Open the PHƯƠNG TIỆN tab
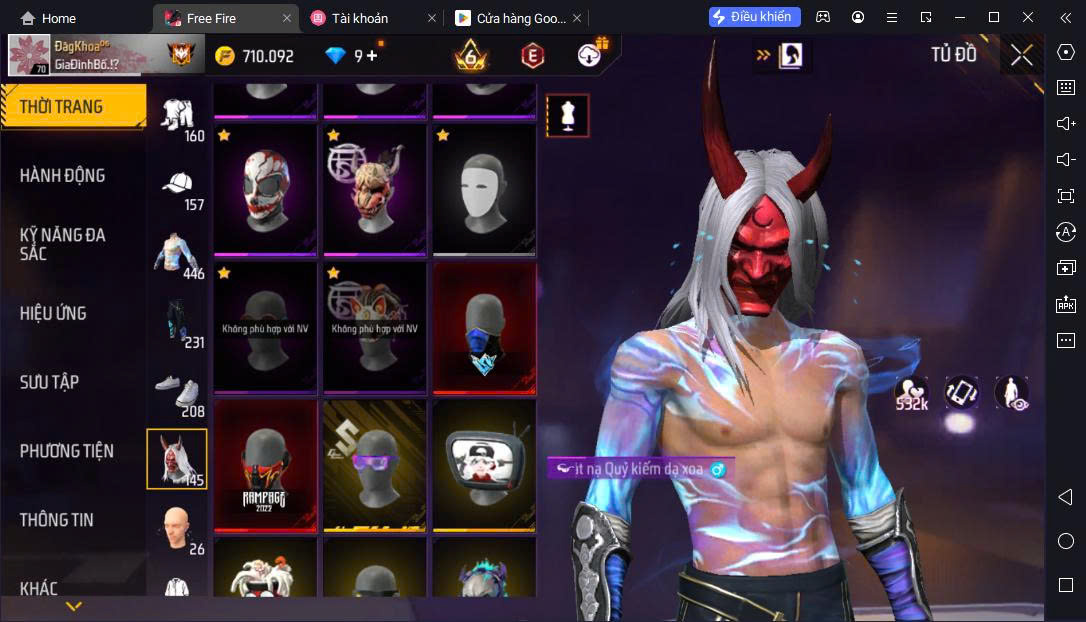This screenshot has height=622, width=1086. pos(66,451)
